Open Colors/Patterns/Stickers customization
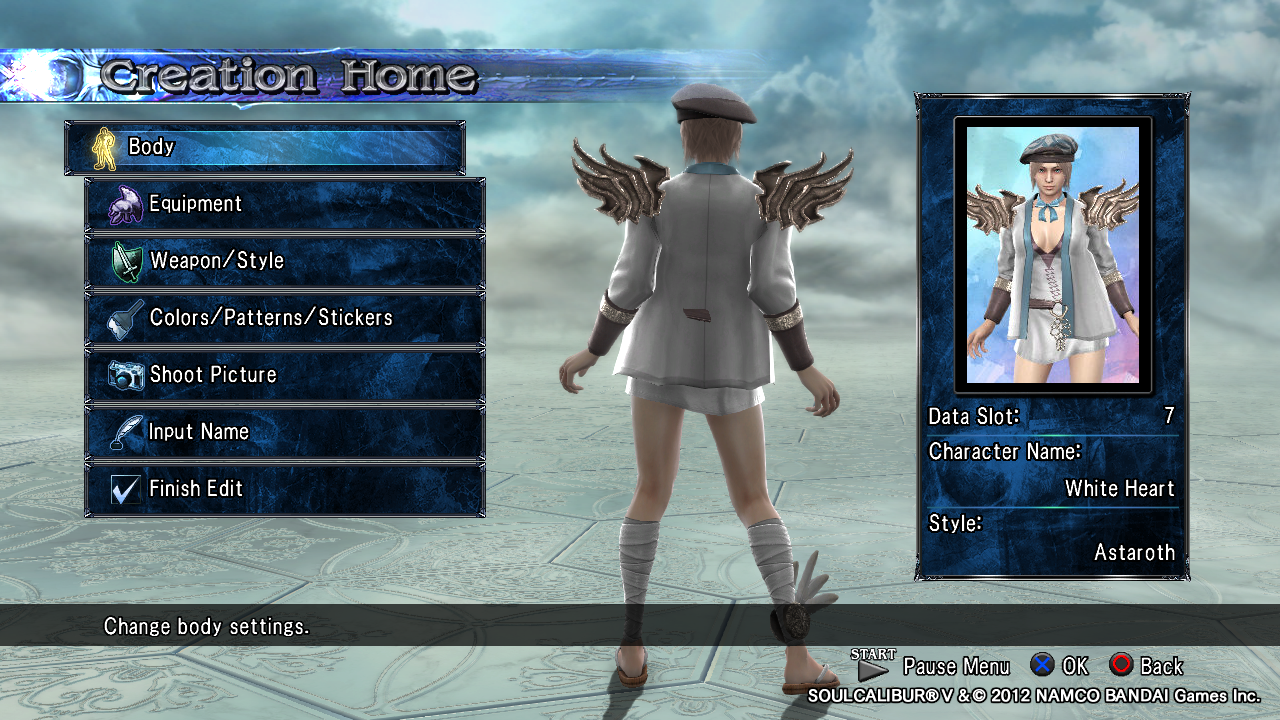Image resolution: width=1280 pixels, height=720 pixels. tap(285, 318)
